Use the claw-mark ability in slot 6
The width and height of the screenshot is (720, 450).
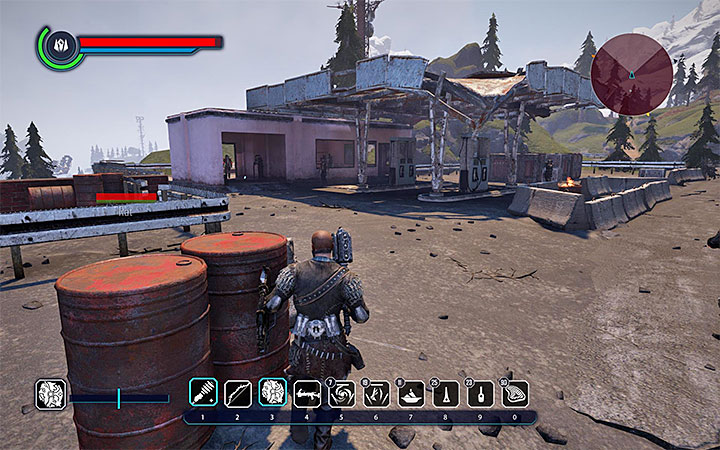(376, 393)
